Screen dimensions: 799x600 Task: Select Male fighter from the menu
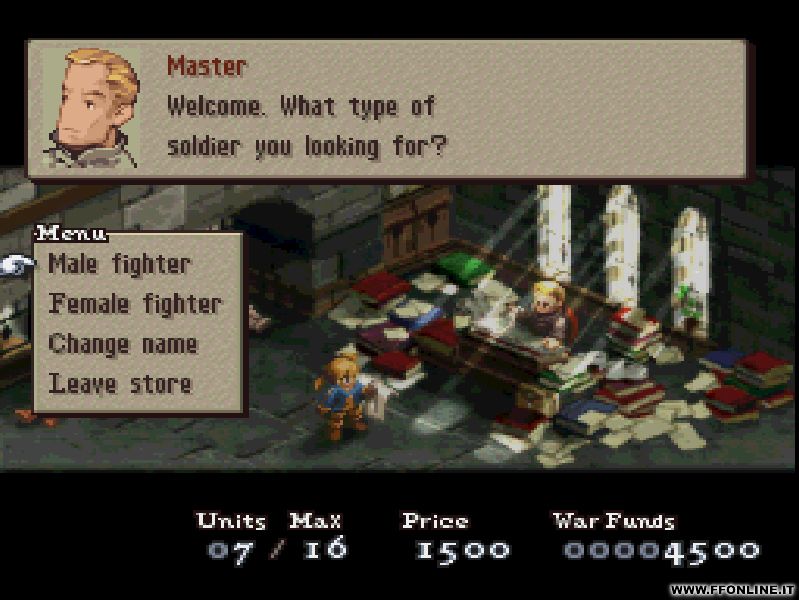click(119, 265)
